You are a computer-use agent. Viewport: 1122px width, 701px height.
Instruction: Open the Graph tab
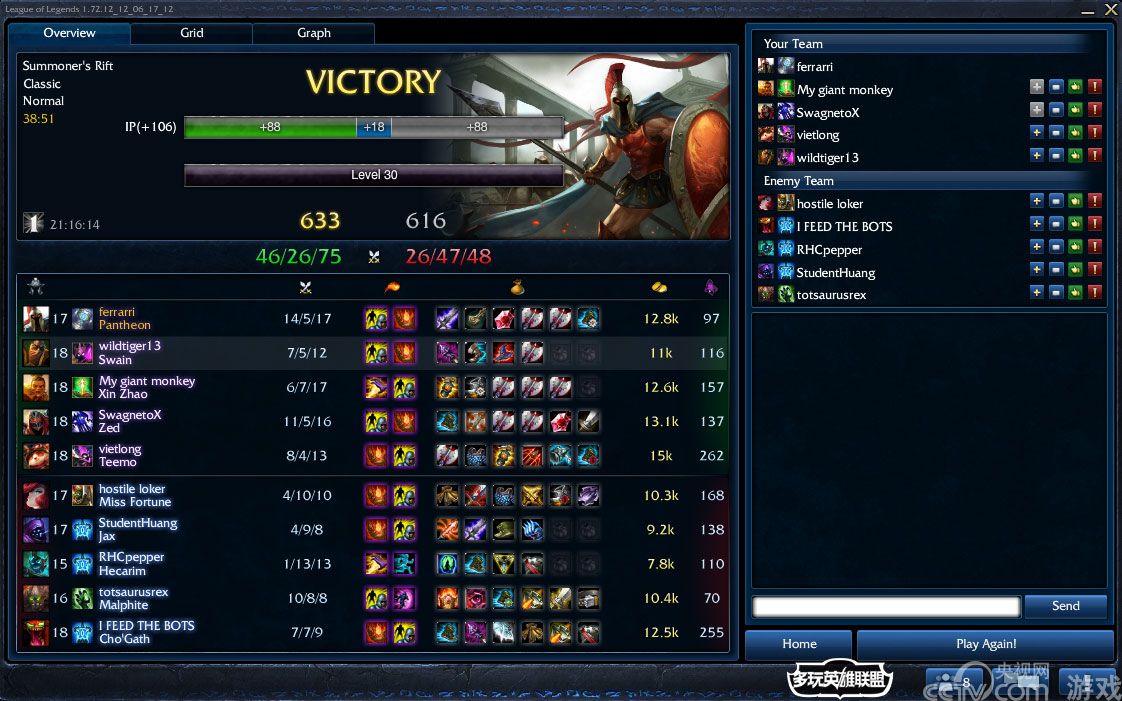(x=314, y=33)
